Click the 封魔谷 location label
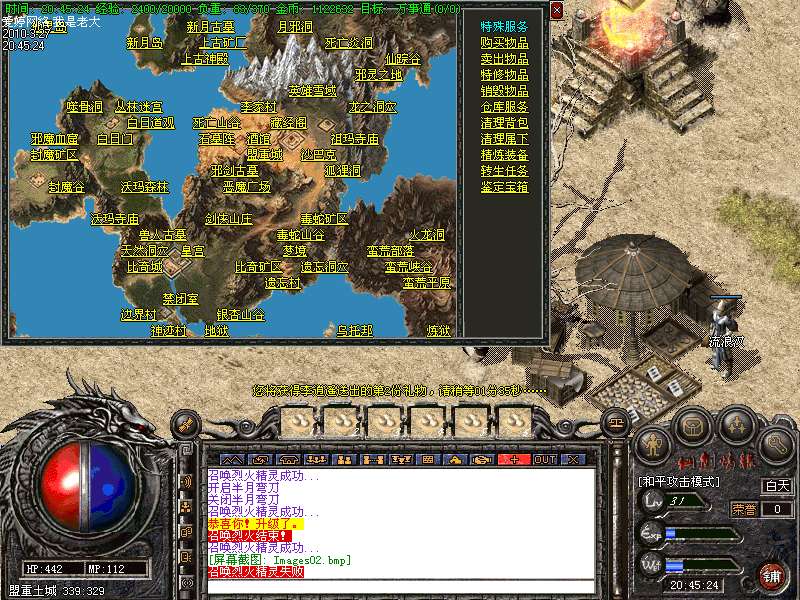The height and width of the screenshot is (600, 800). pos(66,187)
